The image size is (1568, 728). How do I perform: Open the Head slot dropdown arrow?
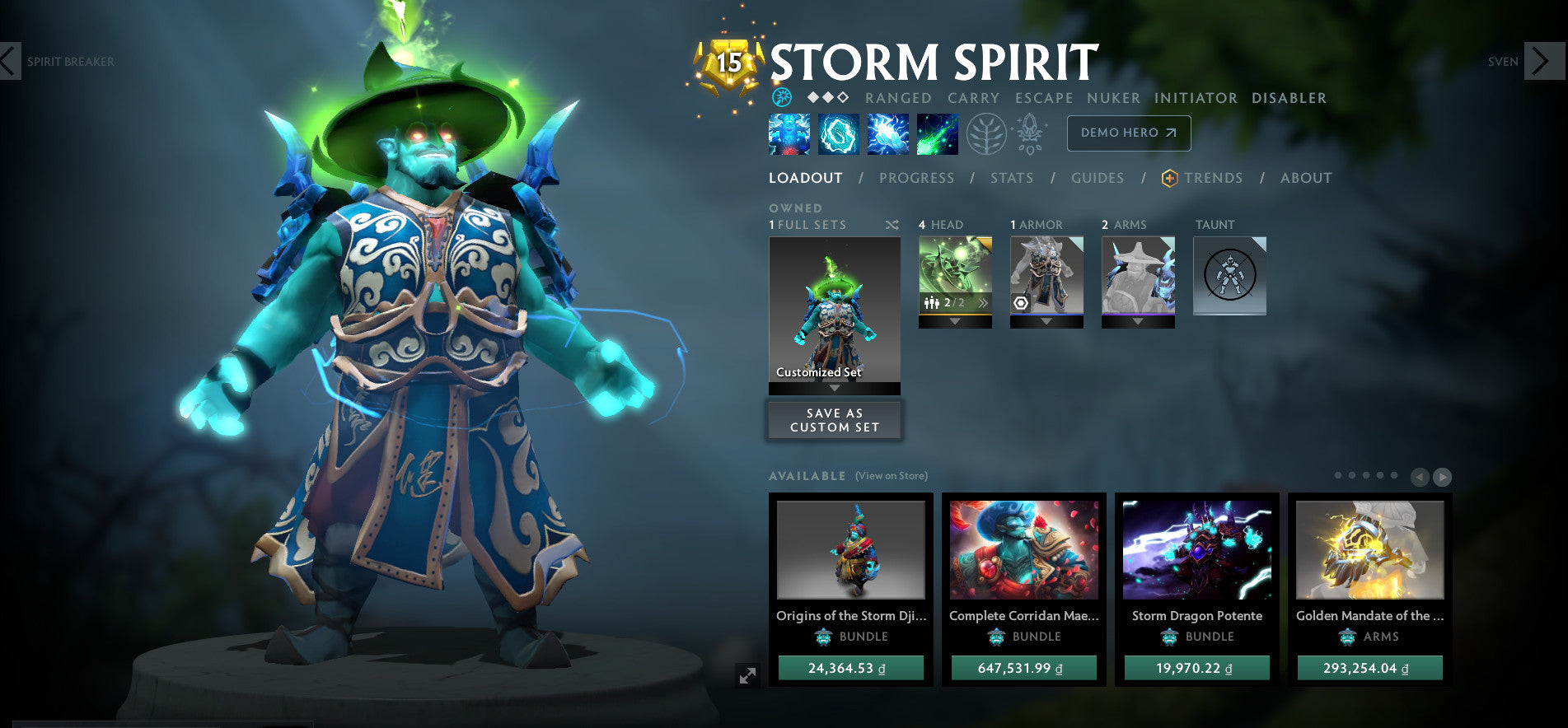[955, 322]
